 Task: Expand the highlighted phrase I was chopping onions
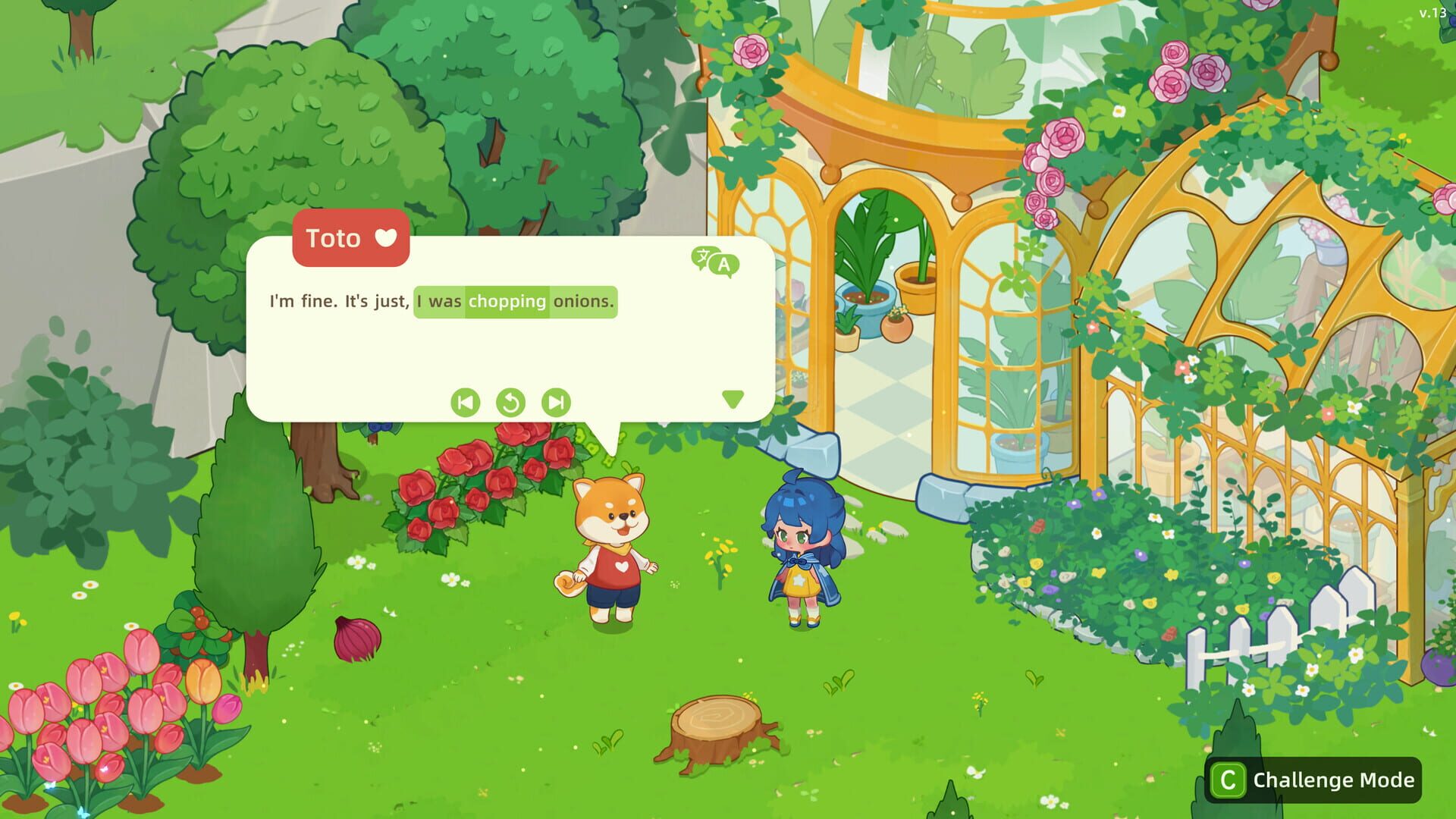pyautogui.click(x=515, y=302)
